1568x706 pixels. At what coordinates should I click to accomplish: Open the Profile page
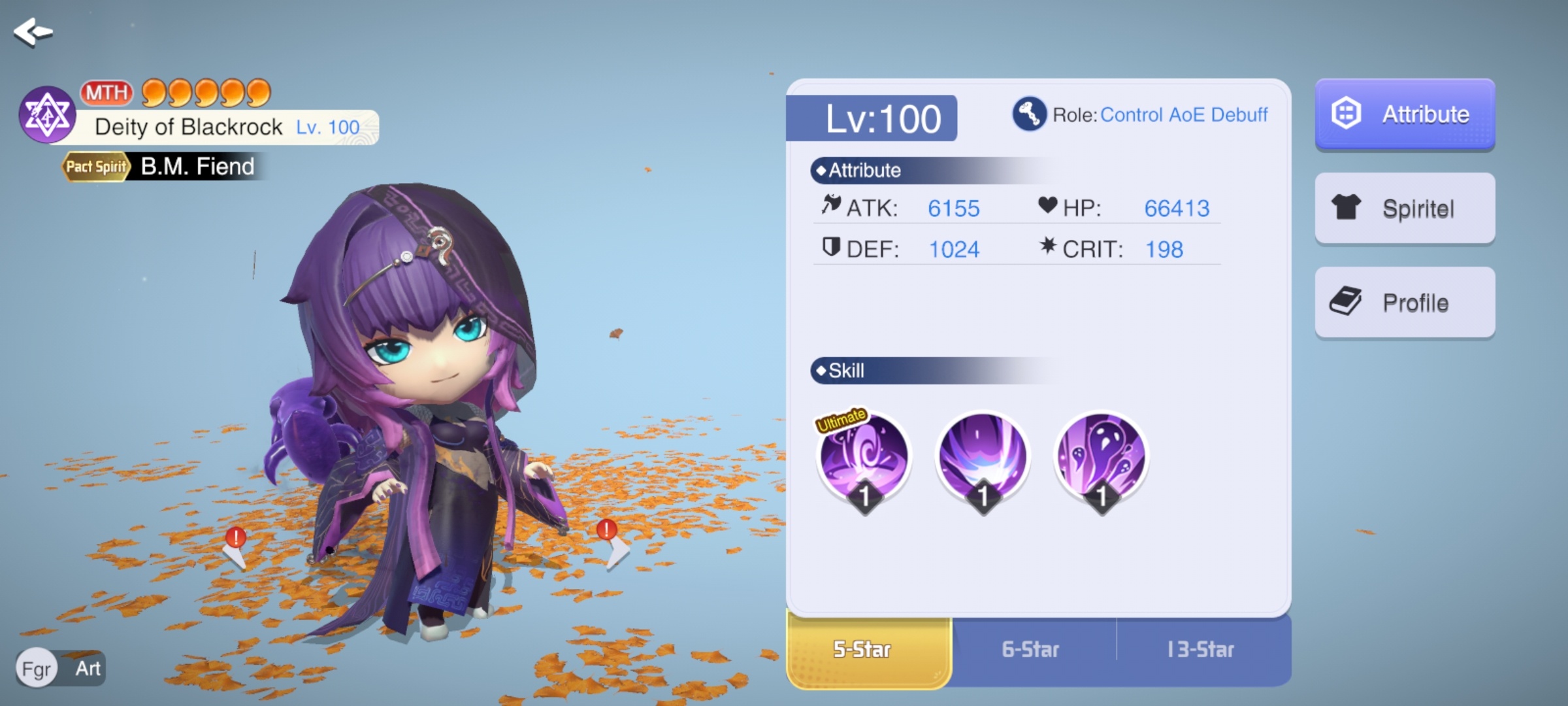pyautogui.click(x=1405, y=303)
